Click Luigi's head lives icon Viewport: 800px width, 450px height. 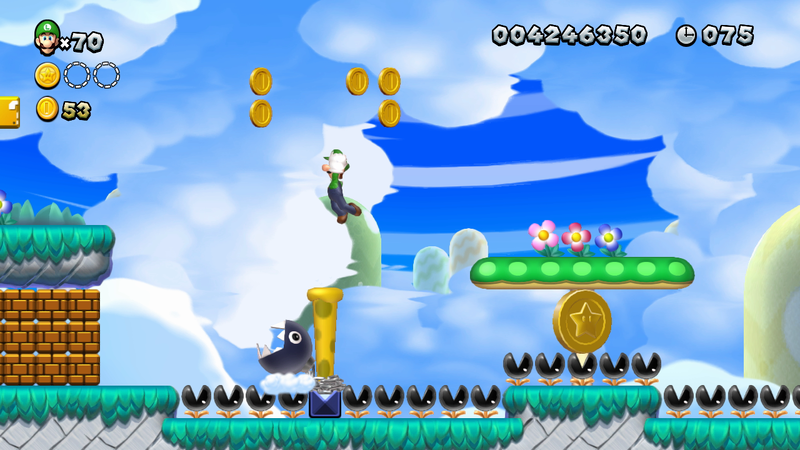(46, 37)
